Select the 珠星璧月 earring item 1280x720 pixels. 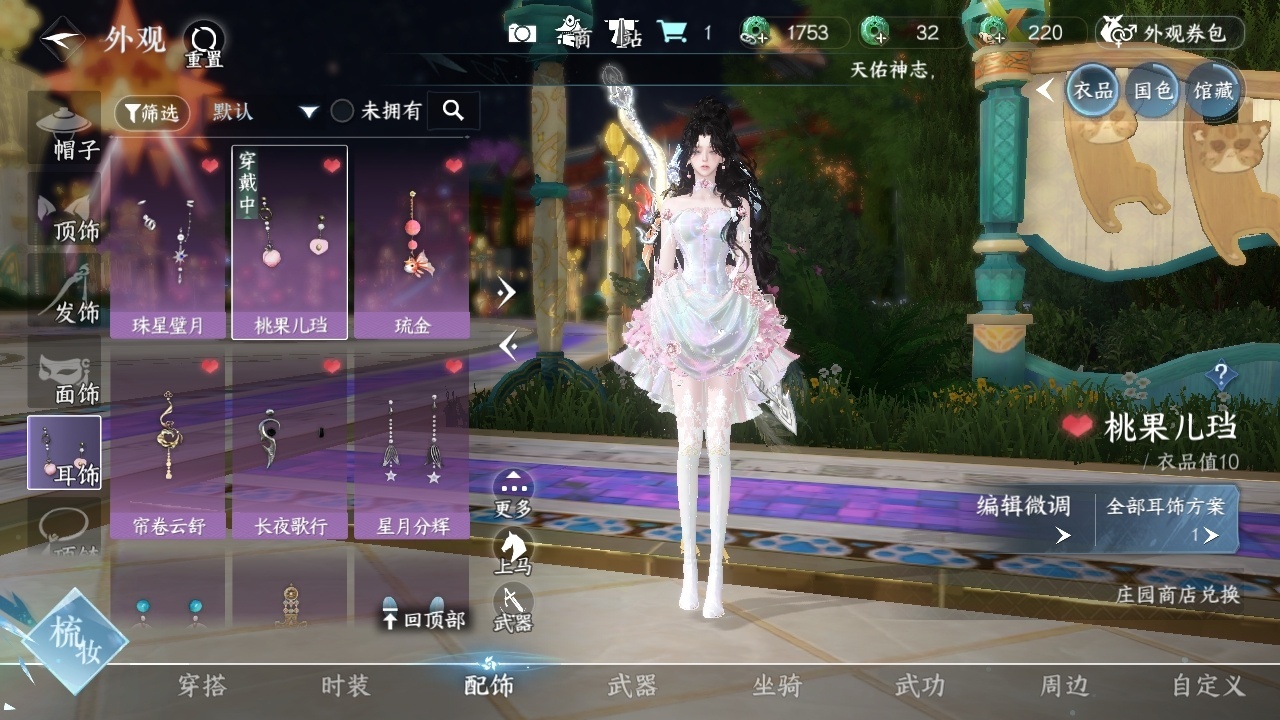pos(168,245)
